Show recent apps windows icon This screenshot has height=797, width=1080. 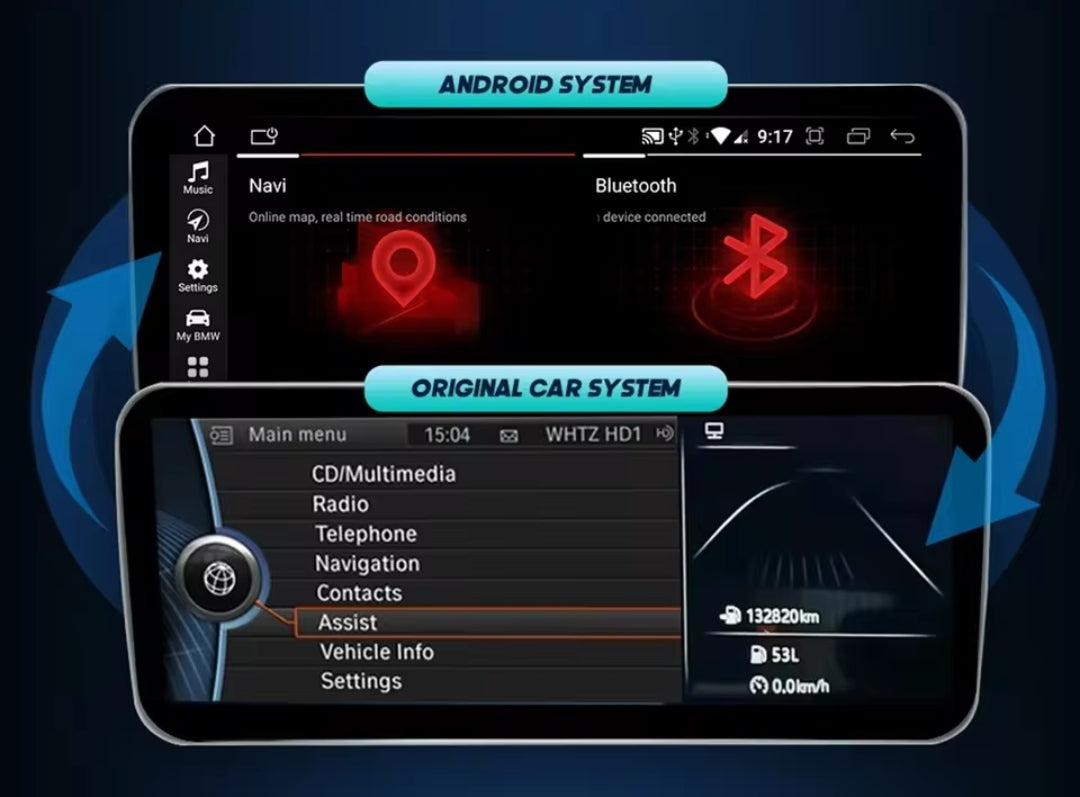click(x=858, y=136)
